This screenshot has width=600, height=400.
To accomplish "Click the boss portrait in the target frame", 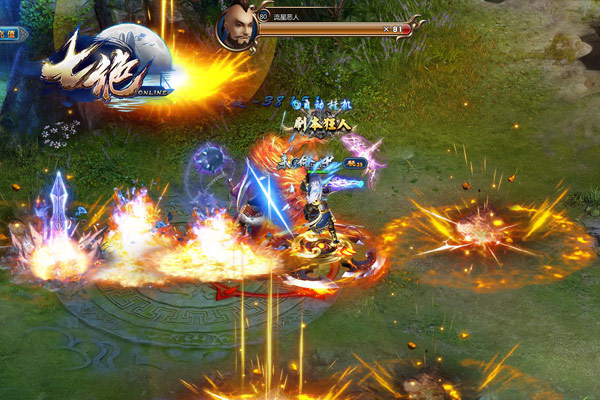I will (x=238, y=25).
